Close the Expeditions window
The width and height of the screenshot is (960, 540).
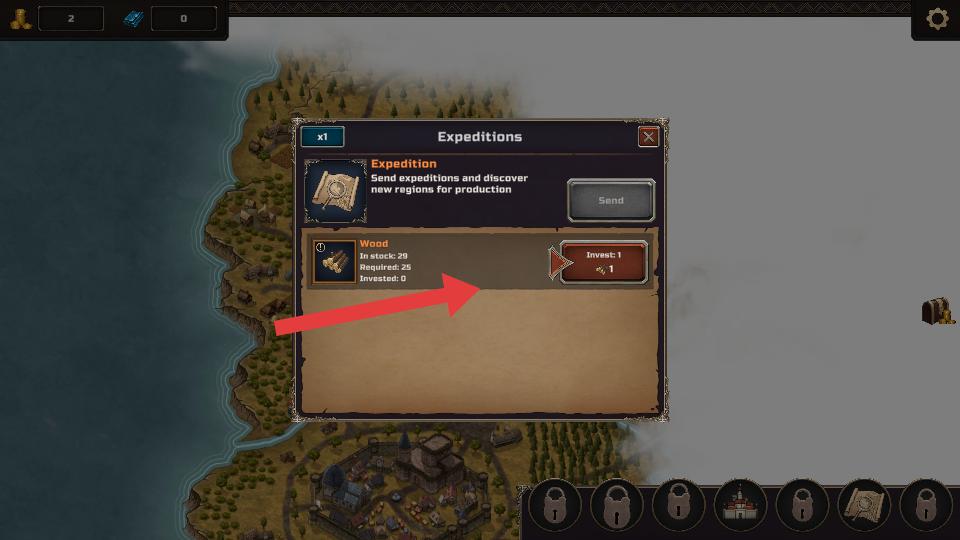pyautogui.click(x=649, y=137)
